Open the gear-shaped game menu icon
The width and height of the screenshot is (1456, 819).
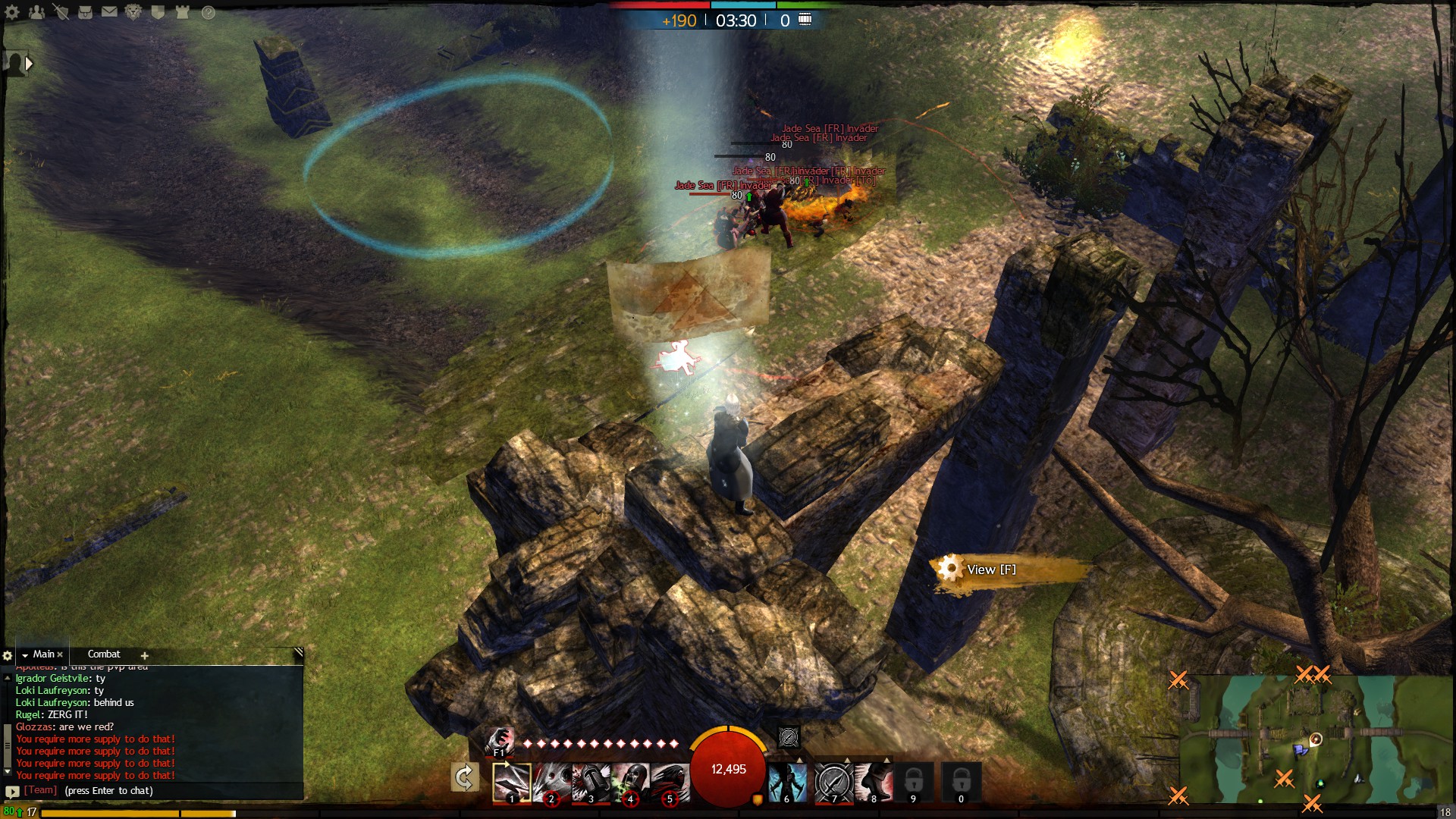point(12,12)
